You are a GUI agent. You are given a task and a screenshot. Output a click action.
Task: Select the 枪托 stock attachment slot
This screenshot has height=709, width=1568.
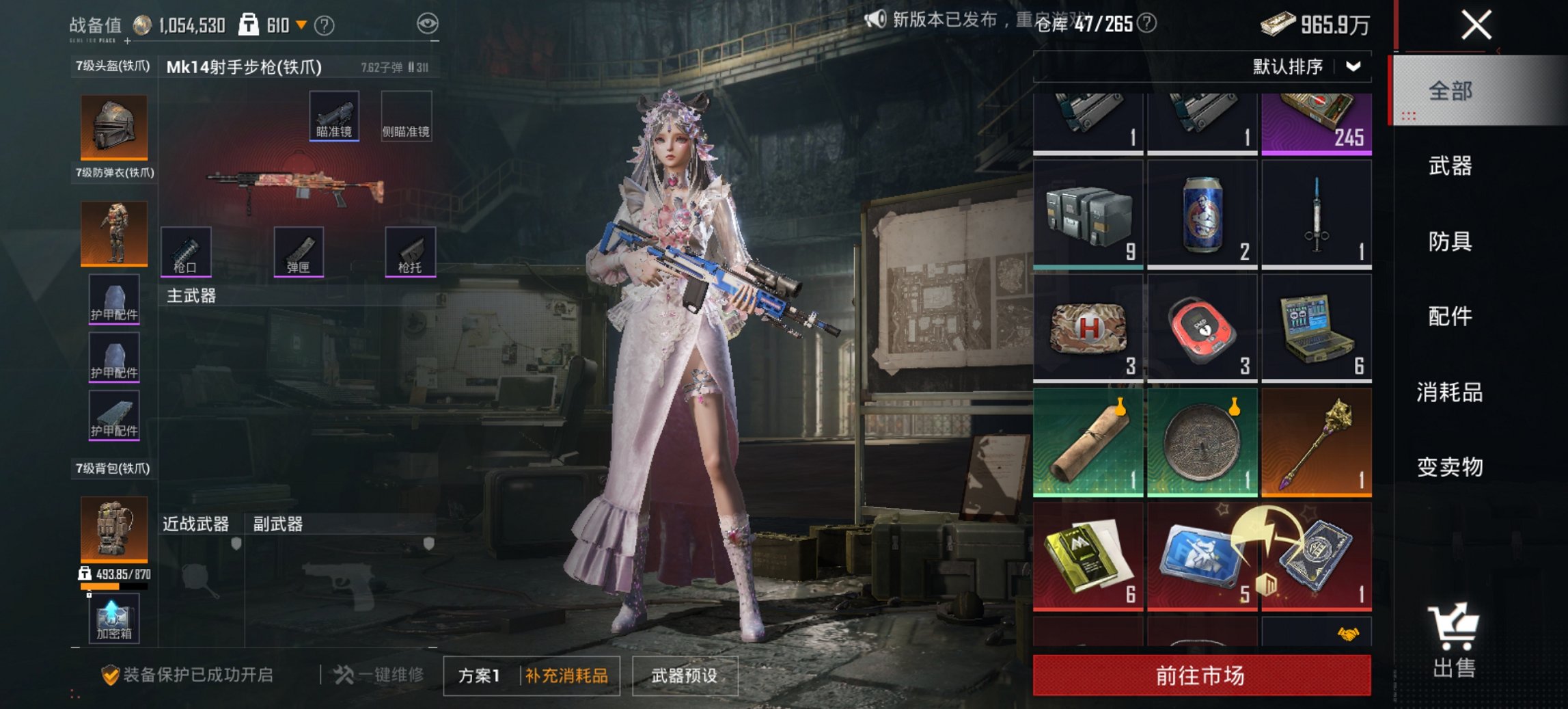point(411,253)
